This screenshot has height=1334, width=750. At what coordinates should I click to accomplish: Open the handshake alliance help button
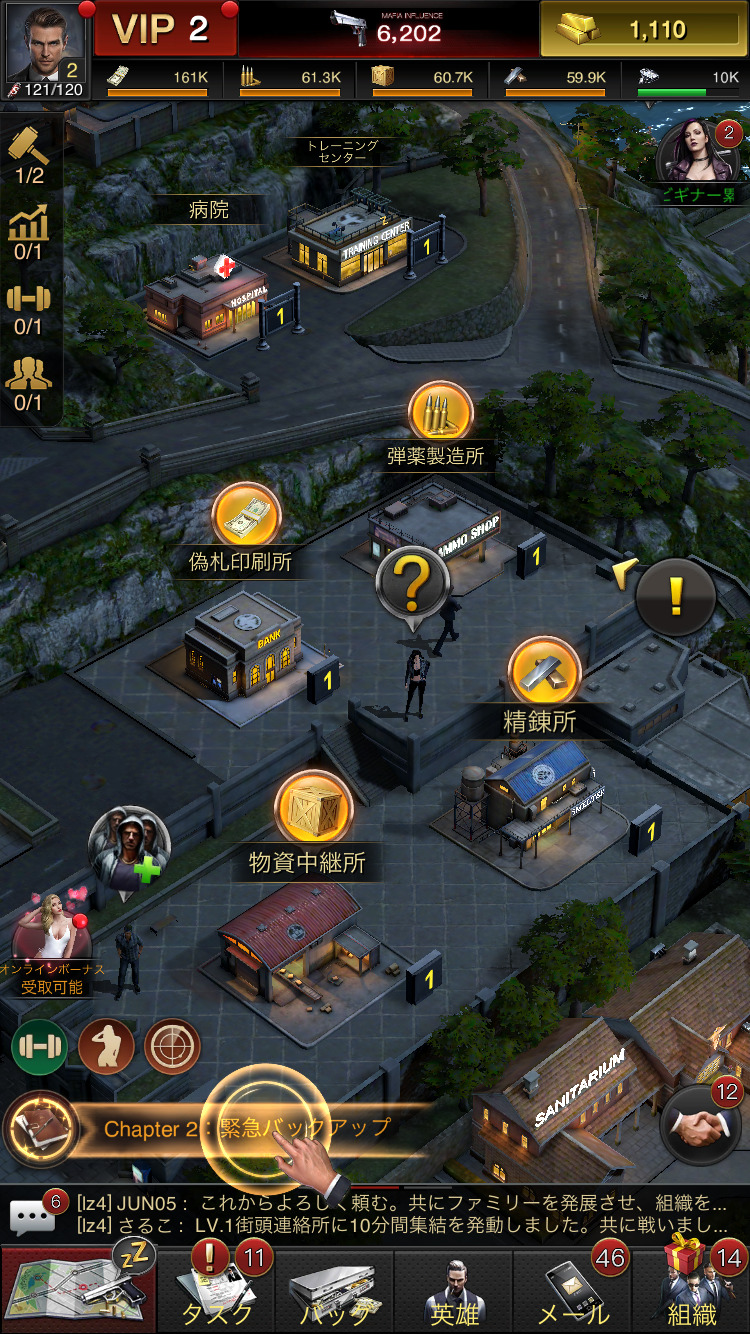pos(700,1127)
